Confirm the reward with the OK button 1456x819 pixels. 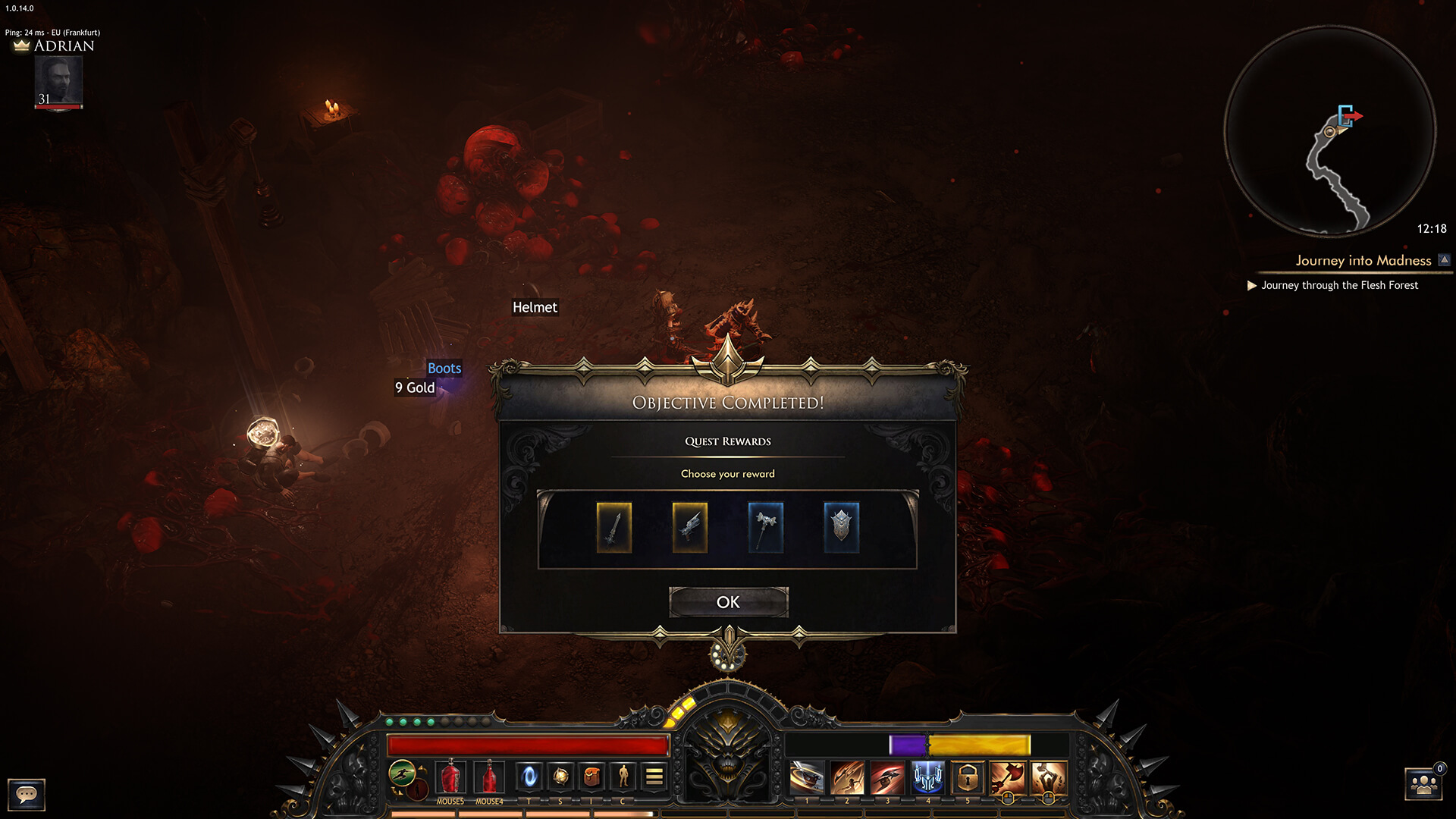coord(728,602)
